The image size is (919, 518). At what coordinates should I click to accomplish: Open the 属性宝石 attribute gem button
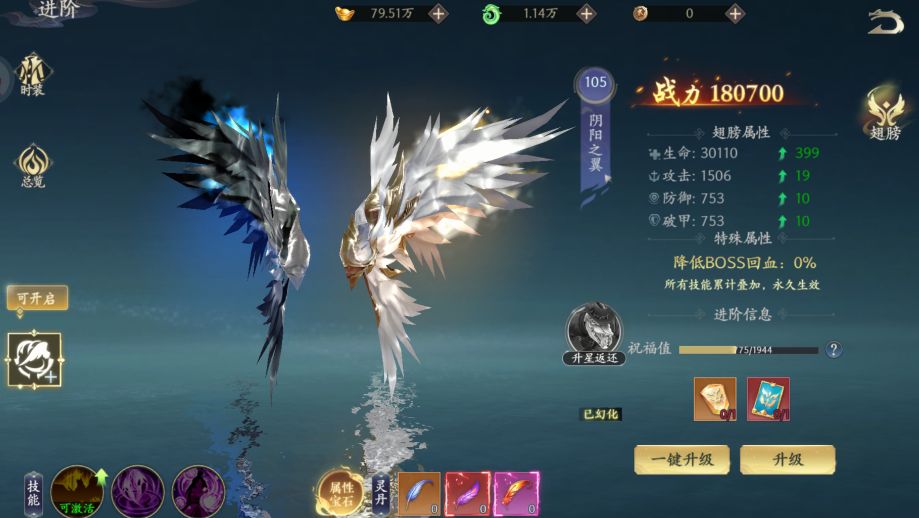pyautogui.click(x=341, y=492)
